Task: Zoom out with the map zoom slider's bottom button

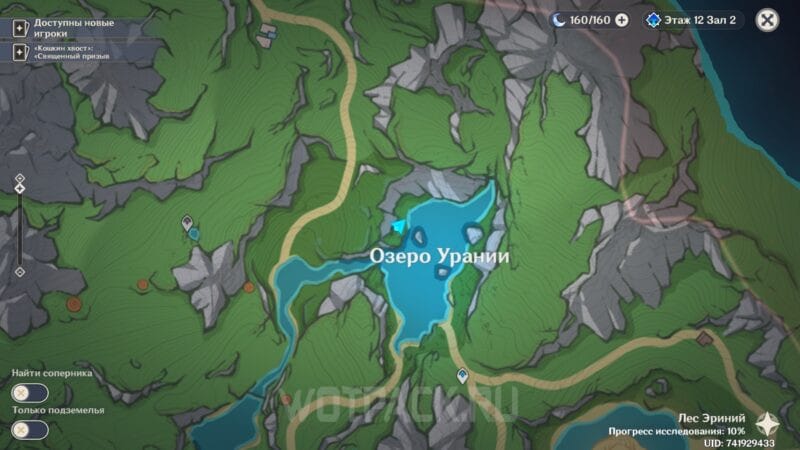Action: [x=19, y=272]
